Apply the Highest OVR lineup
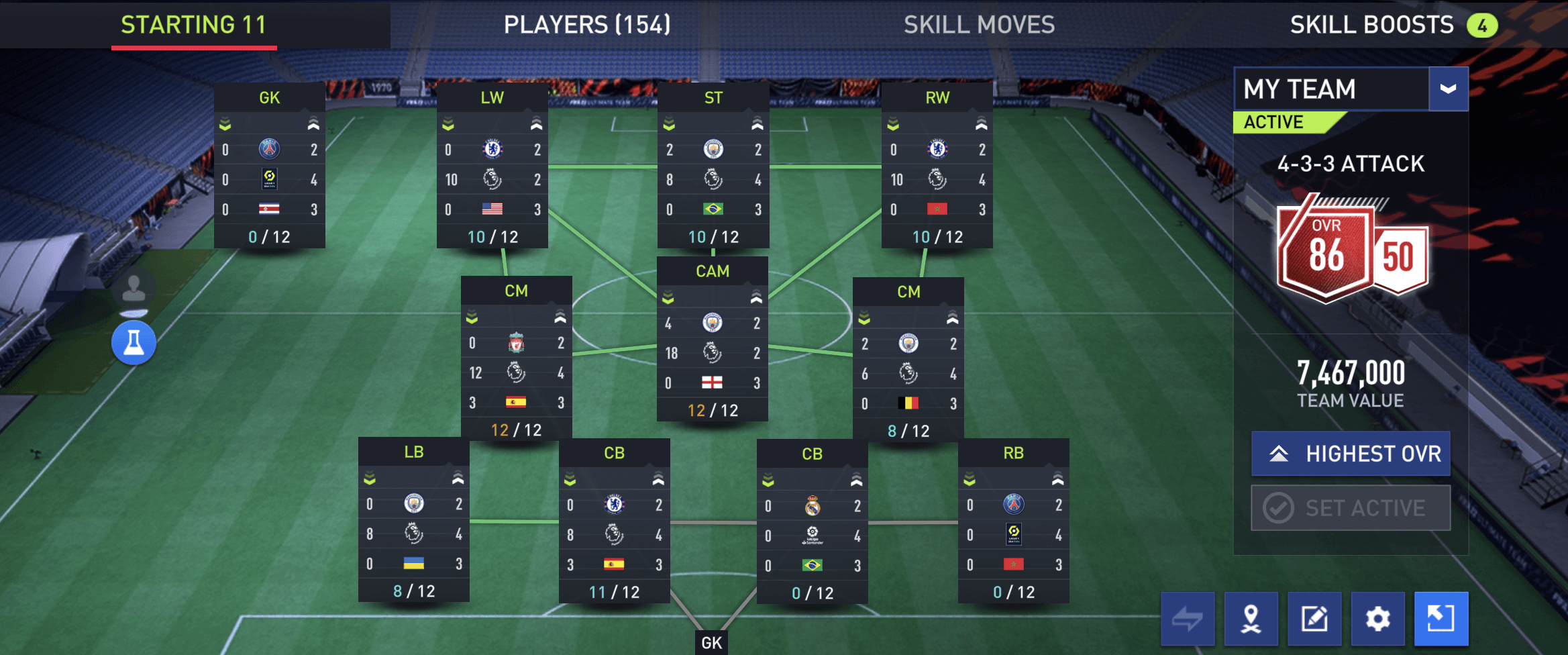 click(1351, 454)
